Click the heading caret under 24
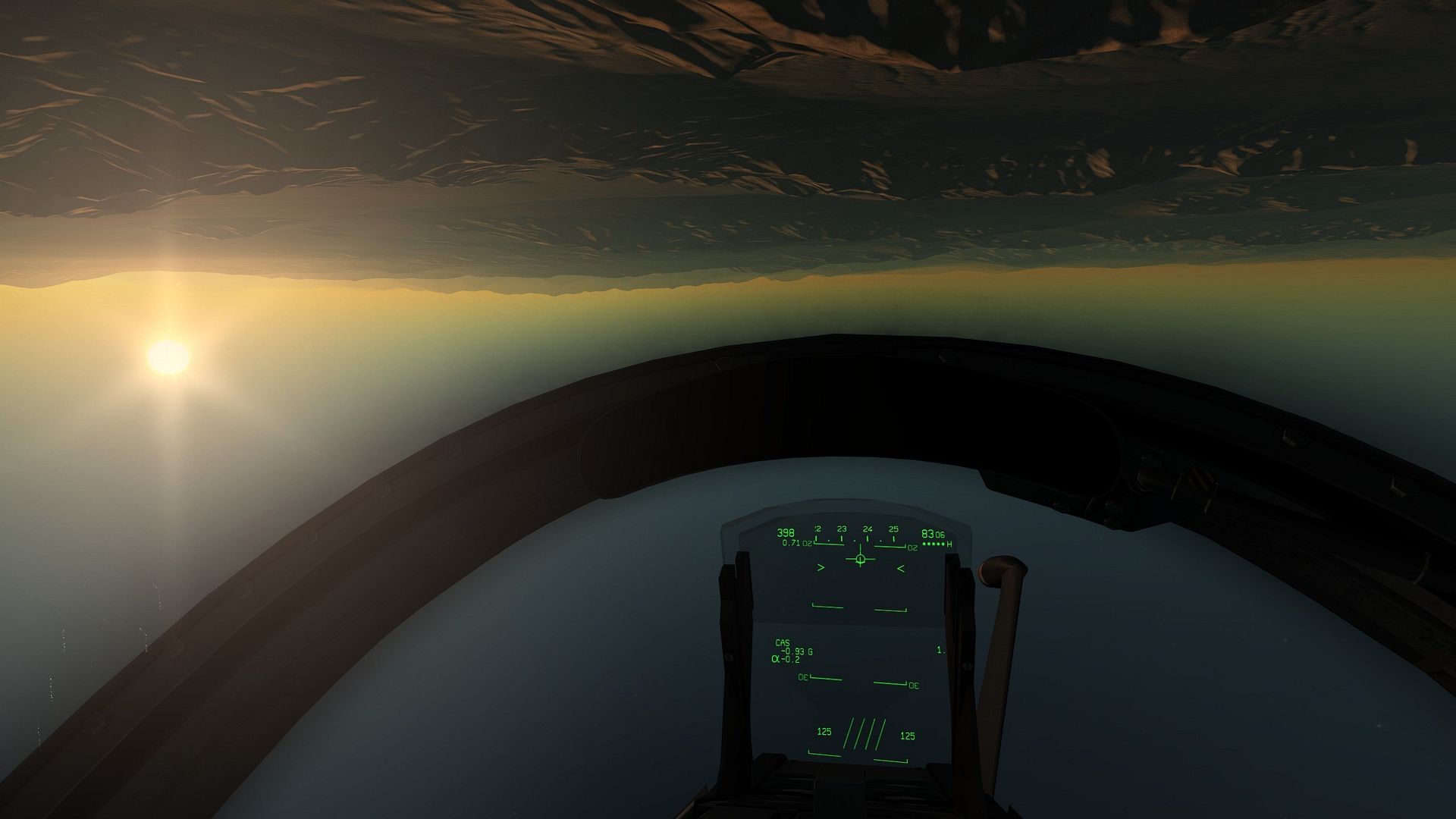The image size is (1456, 819). tap(860, 547)
